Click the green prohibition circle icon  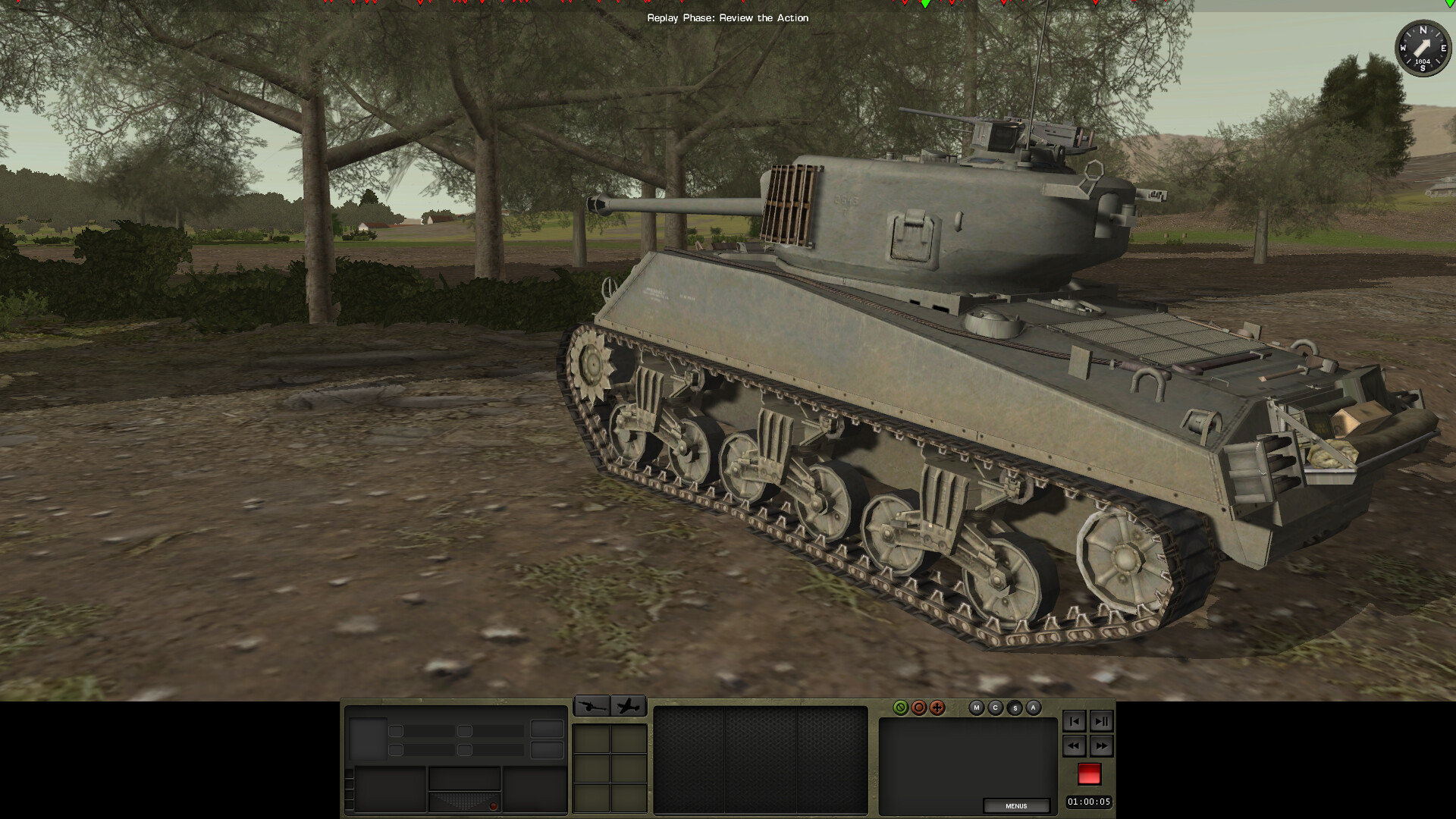[x=901, y=708]
